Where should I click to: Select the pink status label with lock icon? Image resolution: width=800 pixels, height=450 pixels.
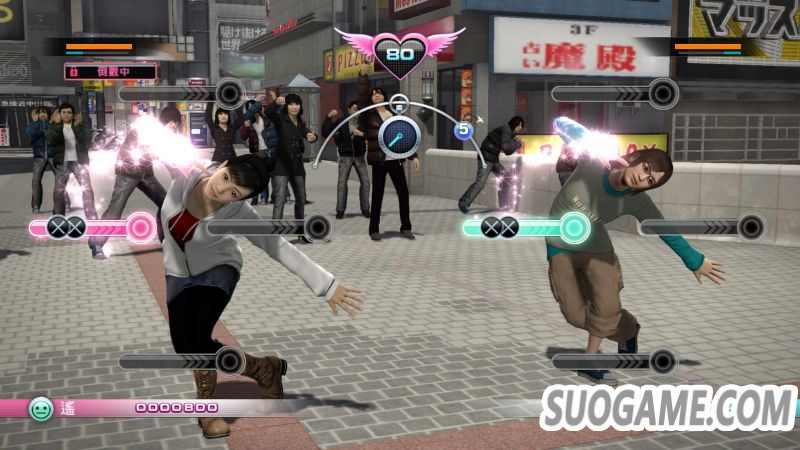click(111, 72)
